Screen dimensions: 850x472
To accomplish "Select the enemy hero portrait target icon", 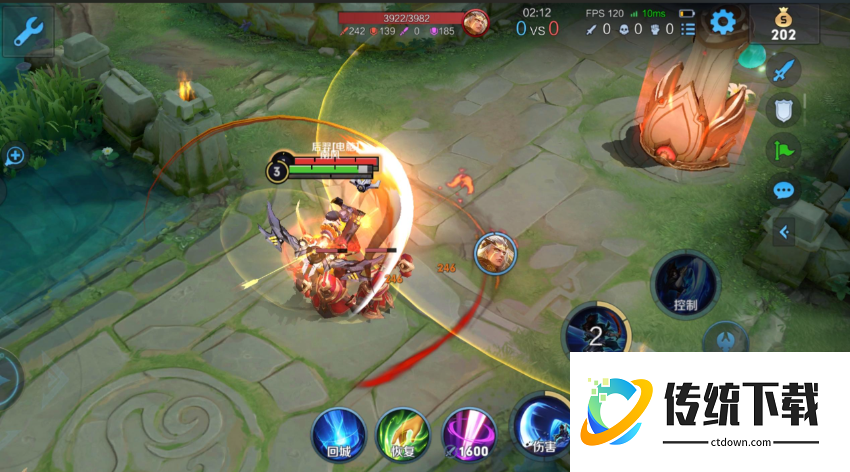I will (x=494, y=252).
